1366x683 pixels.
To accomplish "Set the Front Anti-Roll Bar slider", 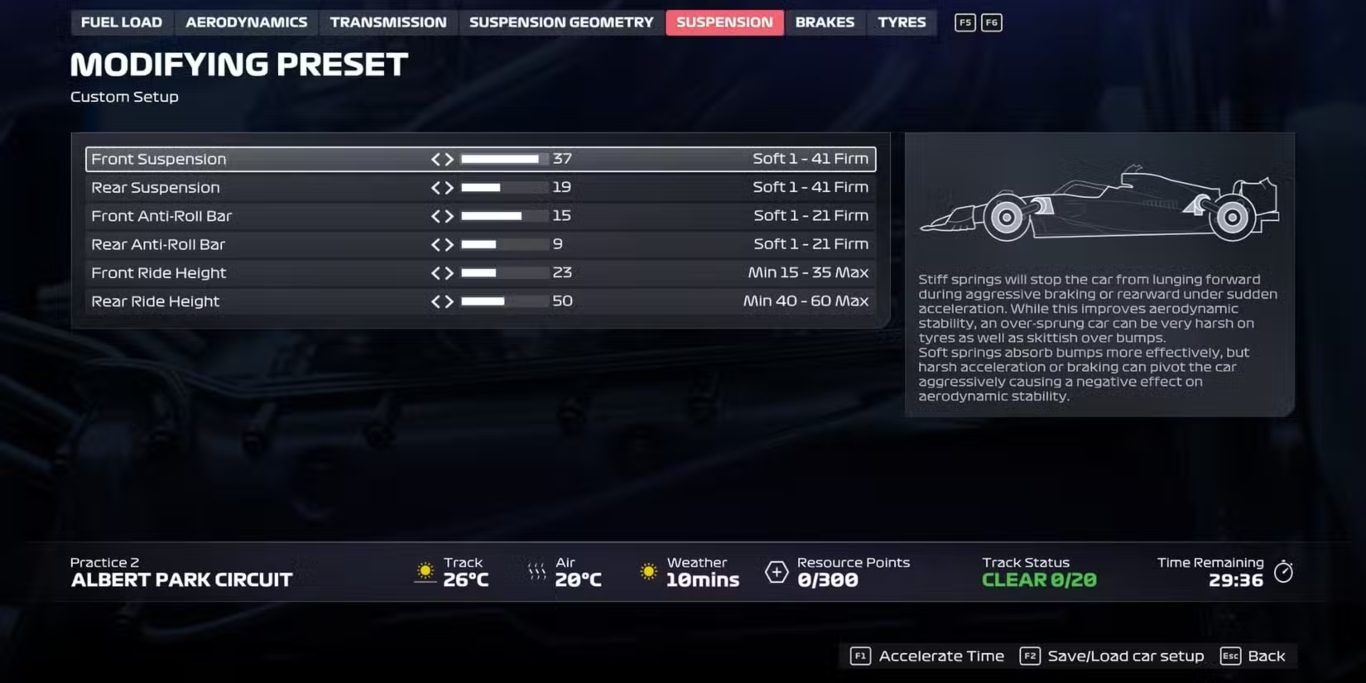I will (x=504, y=216).
